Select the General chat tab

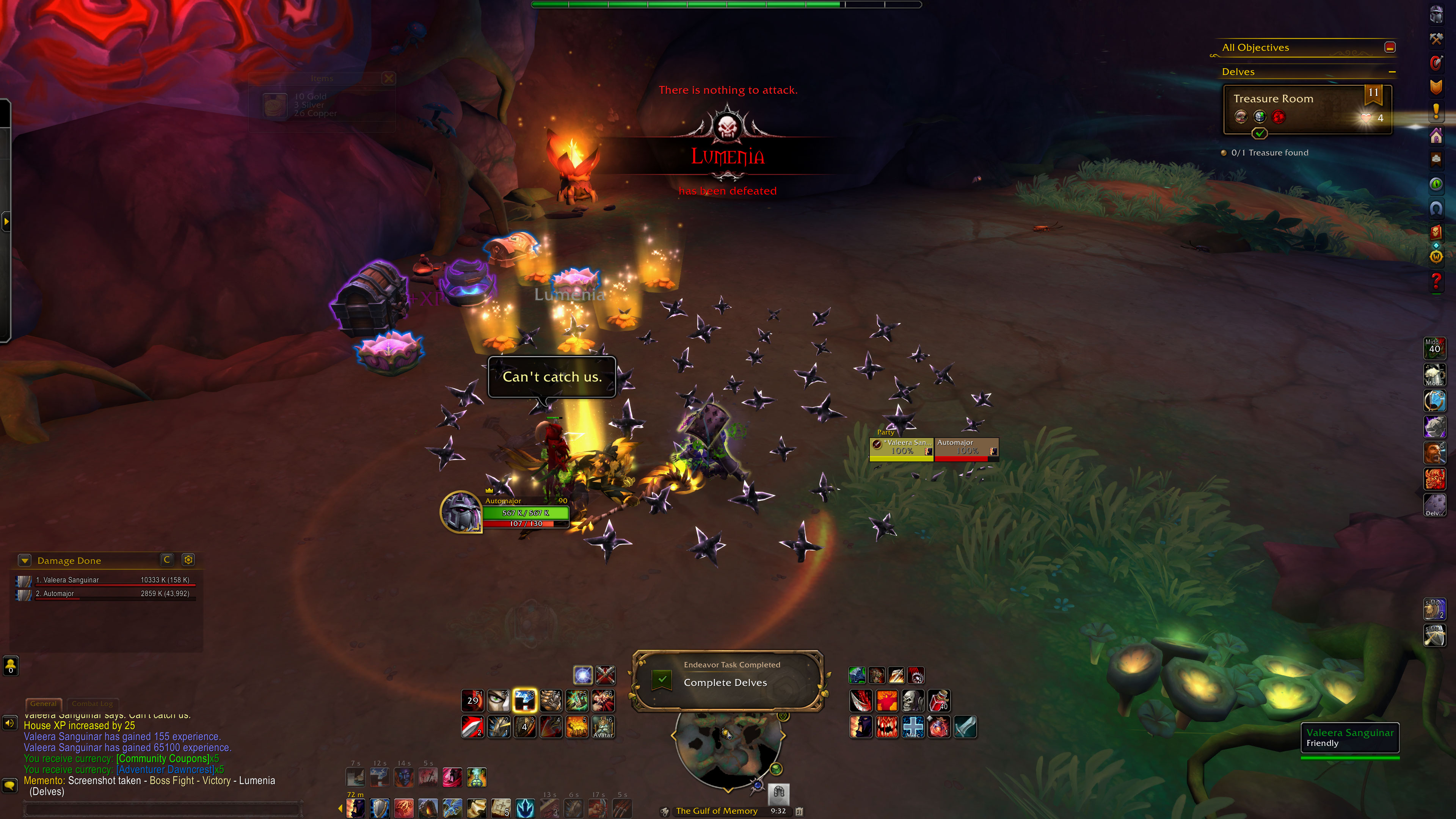click(44, 704)
